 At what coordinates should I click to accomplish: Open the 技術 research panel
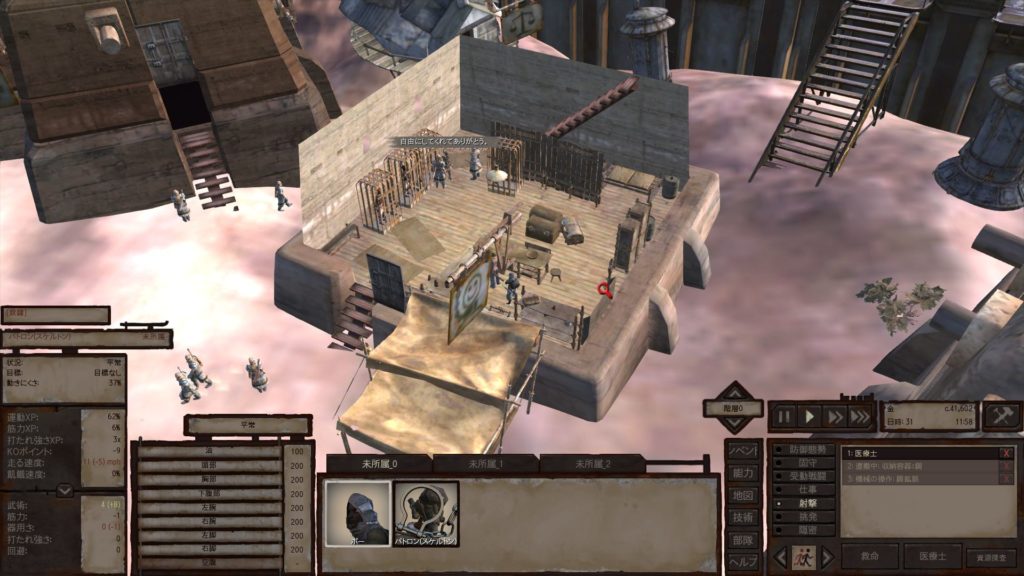(742, 517)
